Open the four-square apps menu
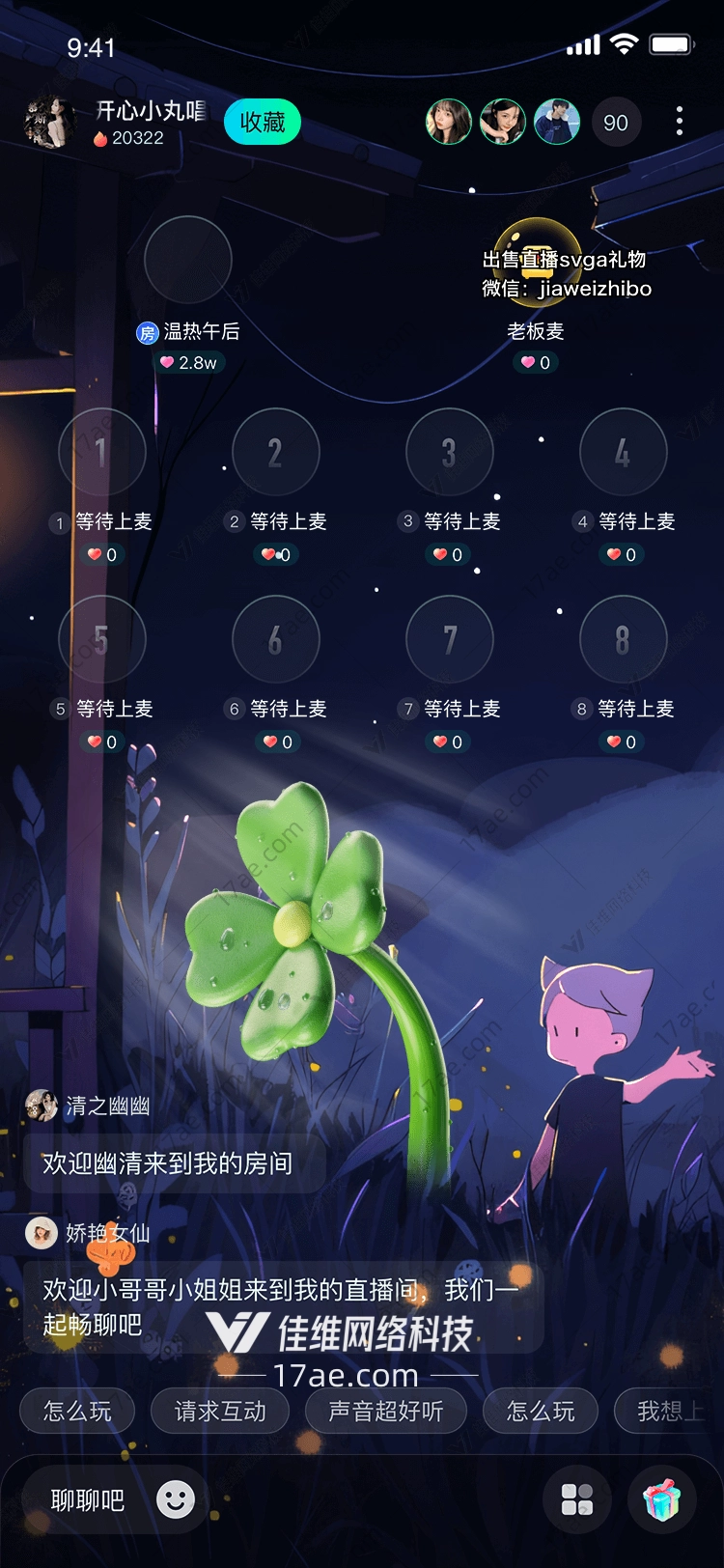This screenshot has width=724, height=1568. (x=577, y=1499)
